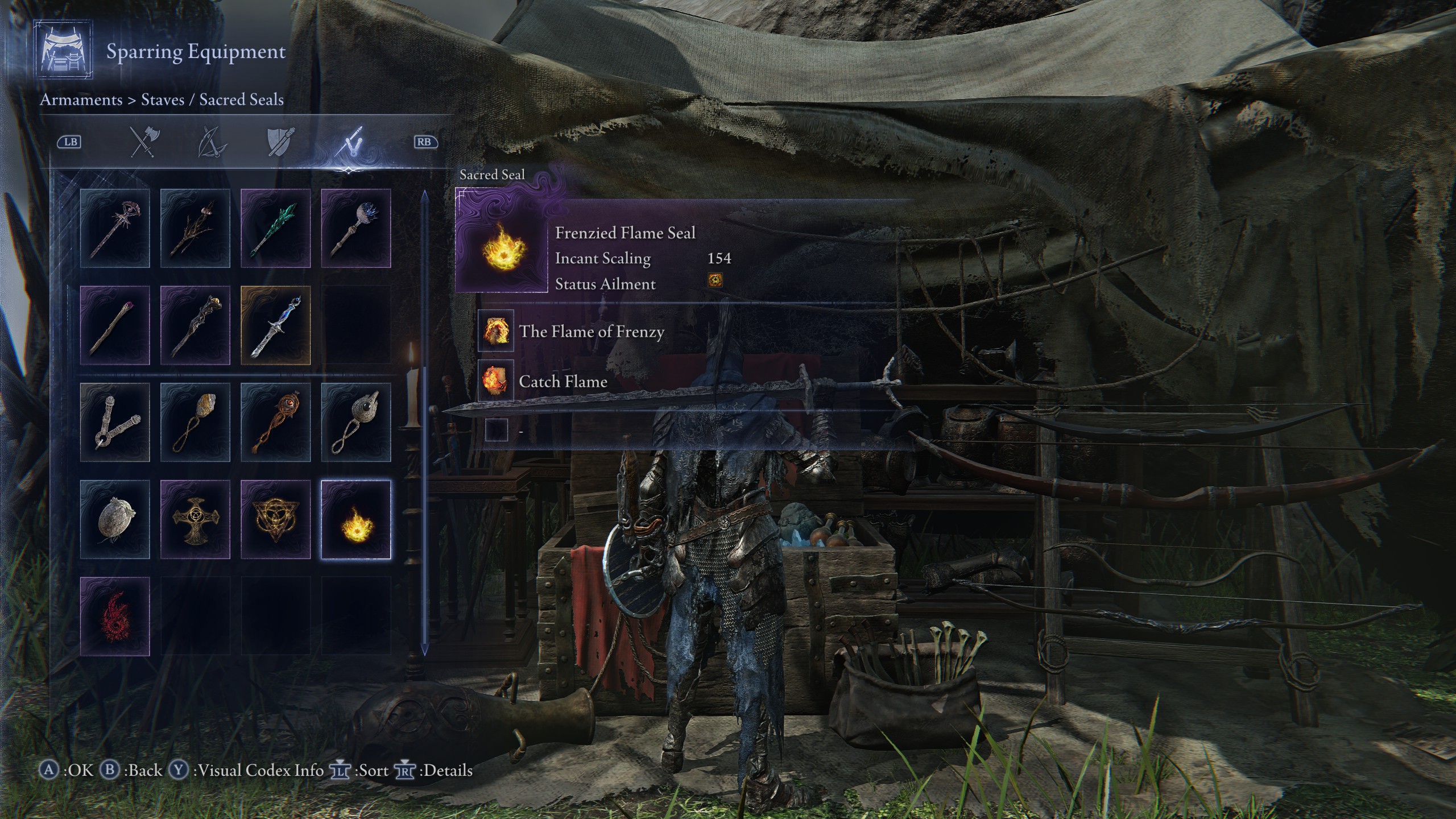
Task: Choose the golden cross seal
Action: point(195,519)
